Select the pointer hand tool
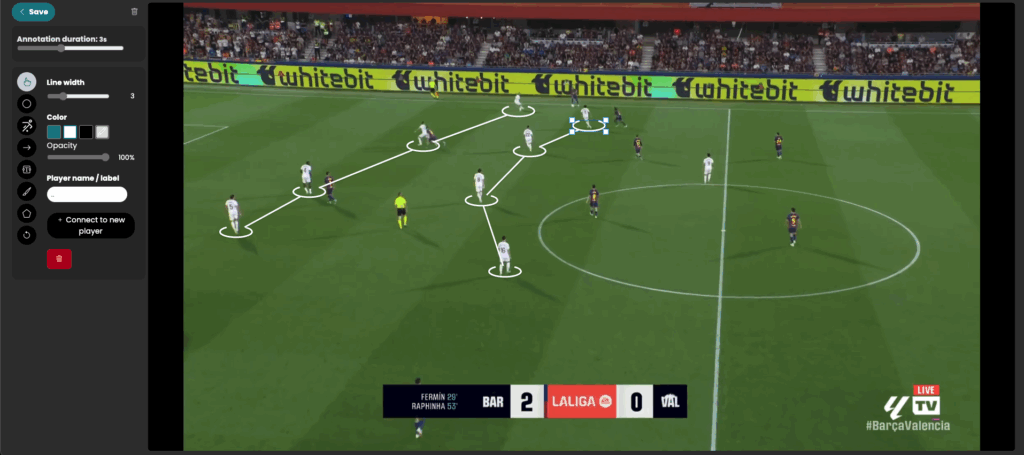The width and height of the screenshot is (1024, 455). click(27, 81)
